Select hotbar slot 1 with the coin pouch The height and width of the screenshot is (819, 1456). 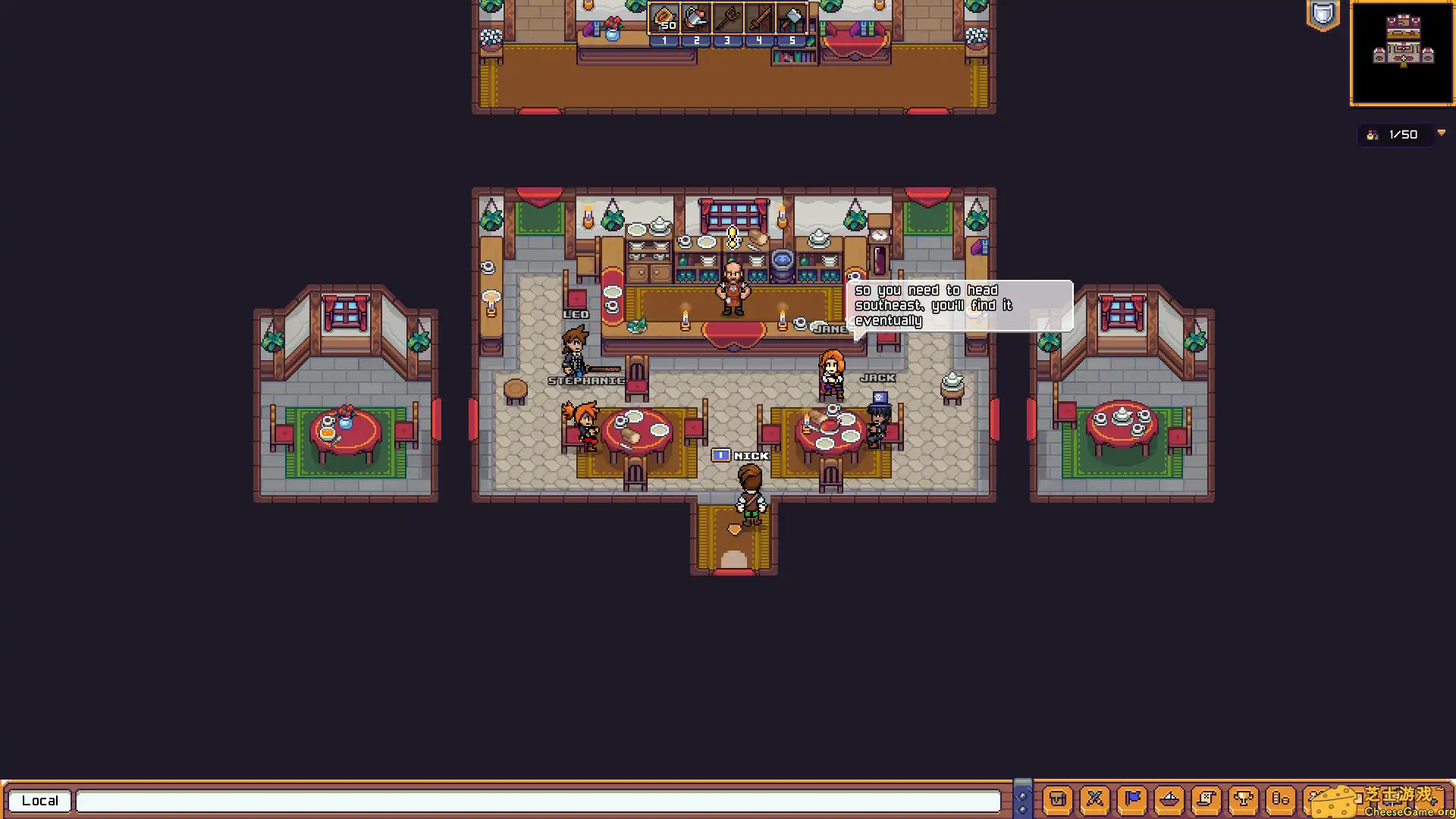[x=664, y=19]
